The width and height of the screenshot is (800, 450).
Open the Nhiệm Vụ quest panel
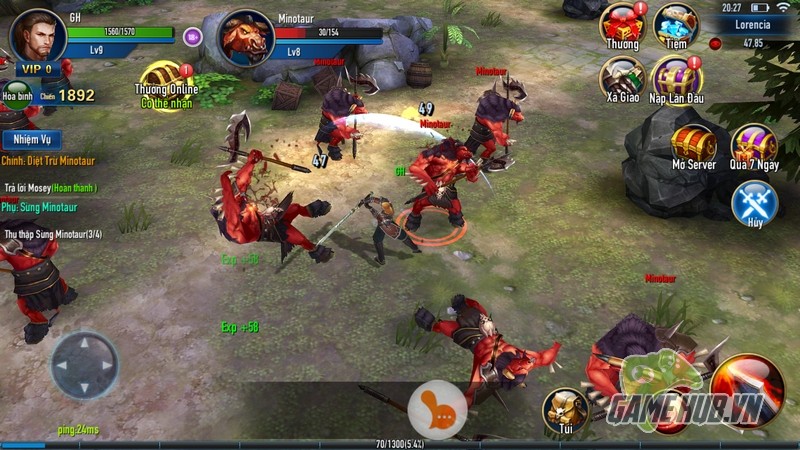pos(32,140)
